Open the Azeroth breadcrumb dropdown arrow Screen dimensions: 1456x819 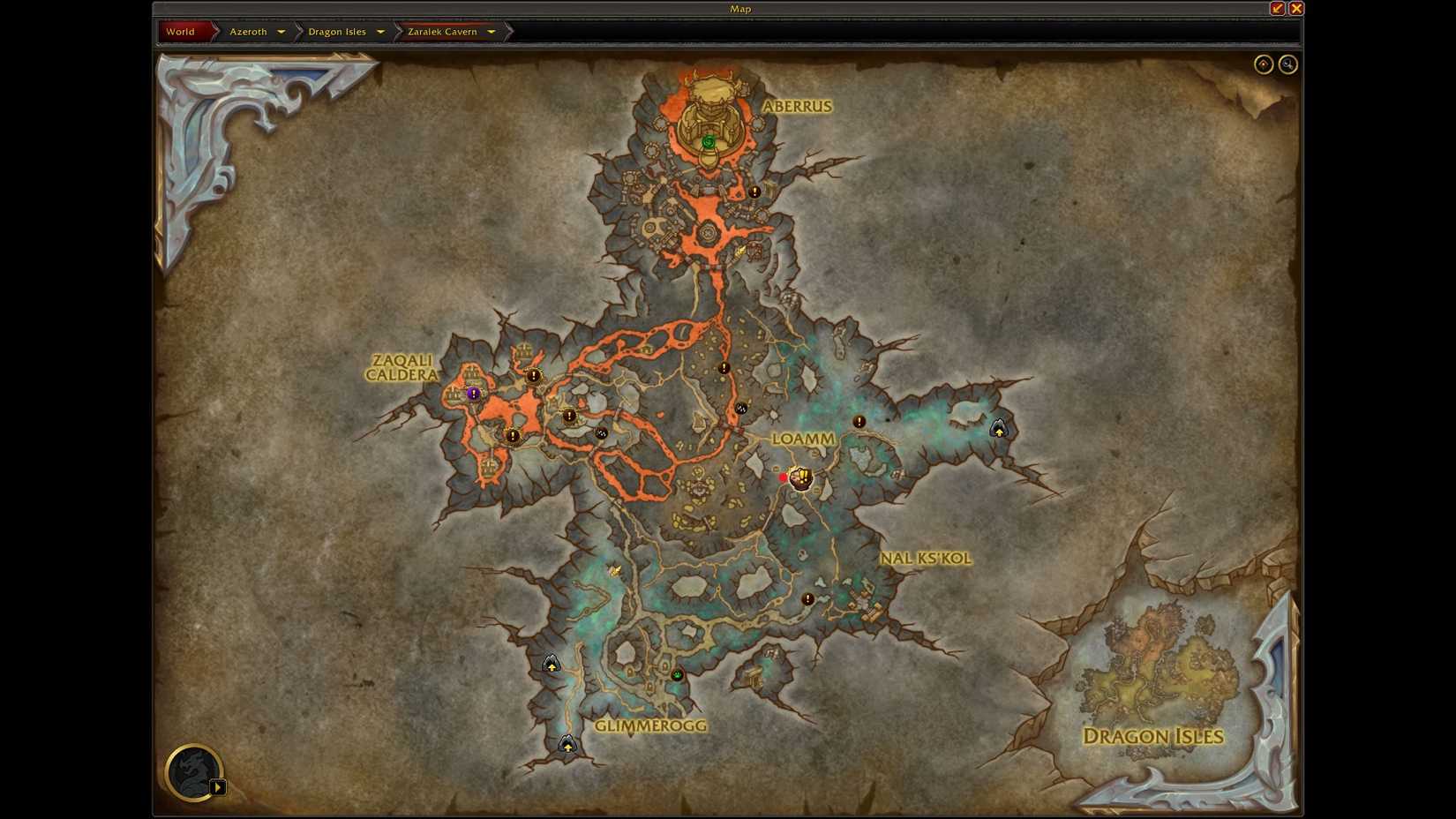281,31
